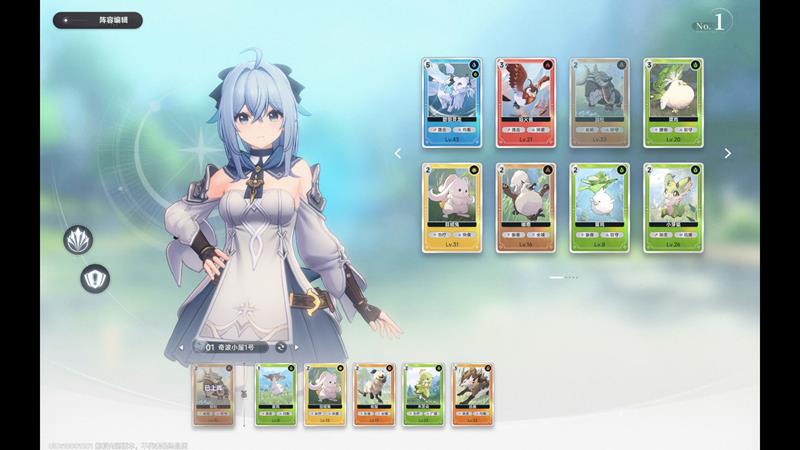
Task: Switch to the next team preset
Action: (x=298, y=347)
